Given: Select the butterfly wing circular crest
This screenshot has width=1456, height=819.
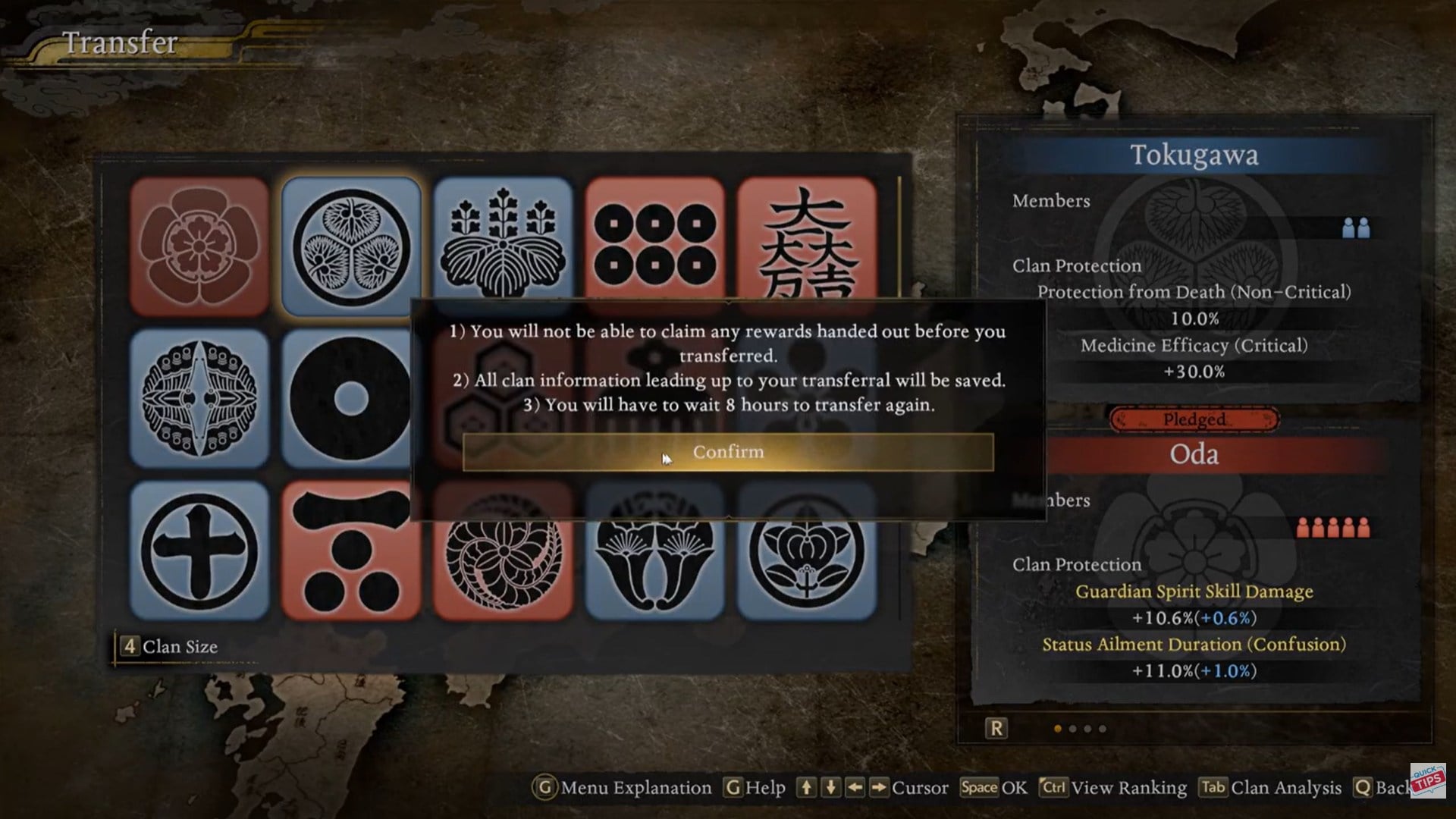Looking at the screenshot, I should point(199,398).
